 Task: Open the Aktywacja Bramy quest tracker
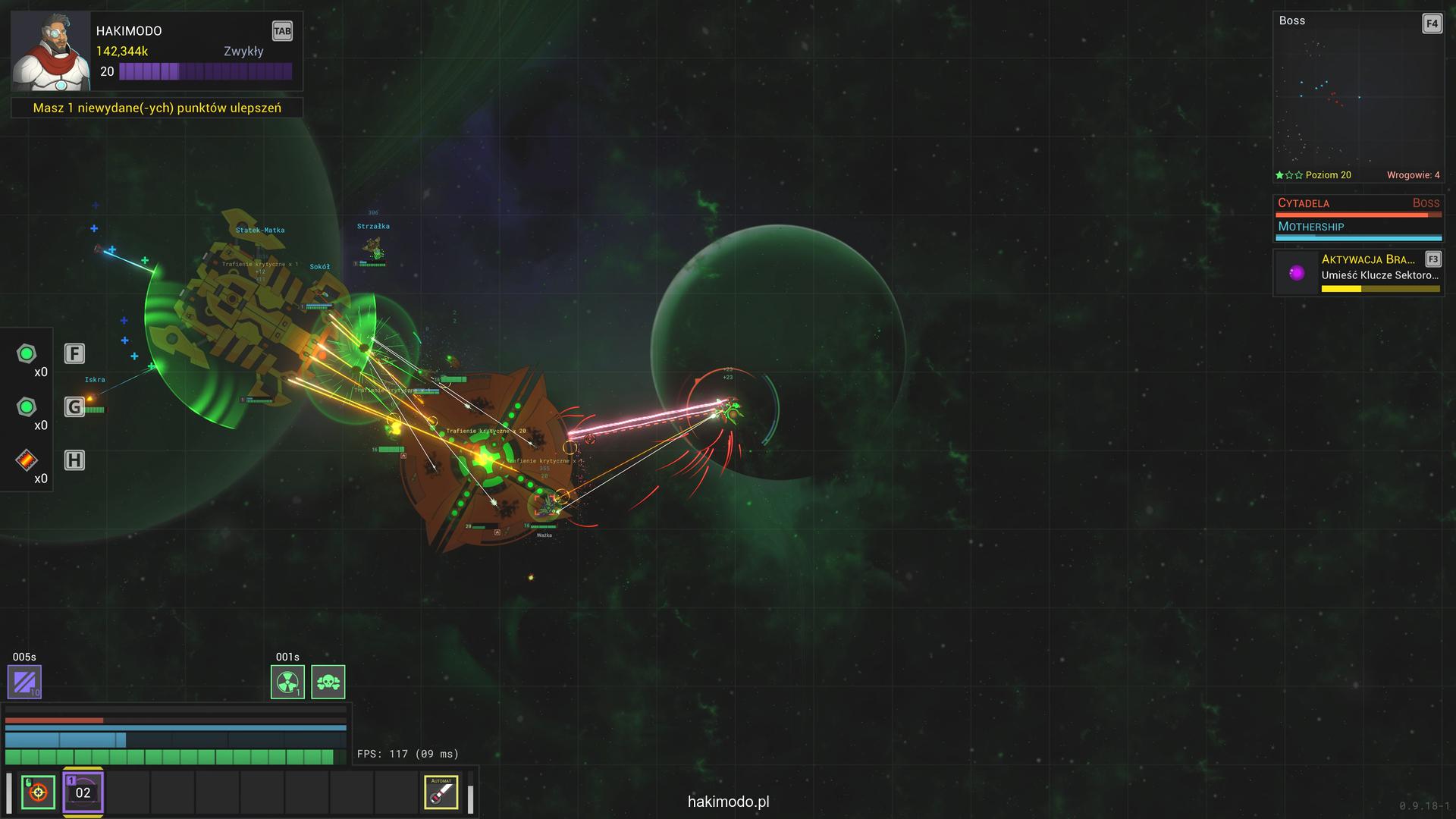click(x=1358, y=273)
